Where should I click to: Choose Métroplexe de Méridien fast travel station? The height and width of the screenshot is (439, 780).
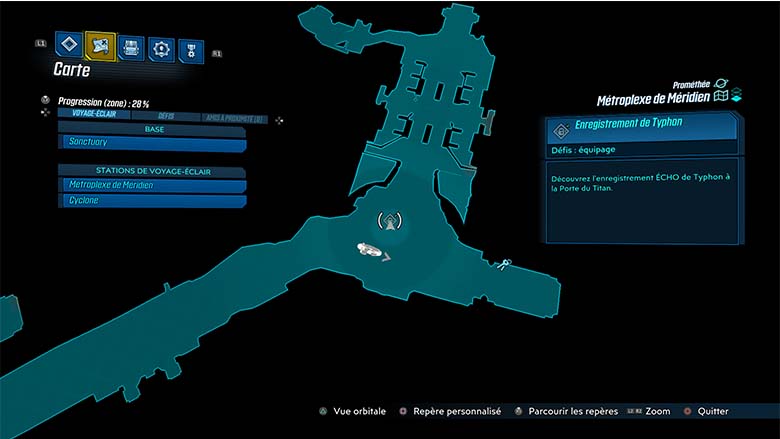coord(152,186)
